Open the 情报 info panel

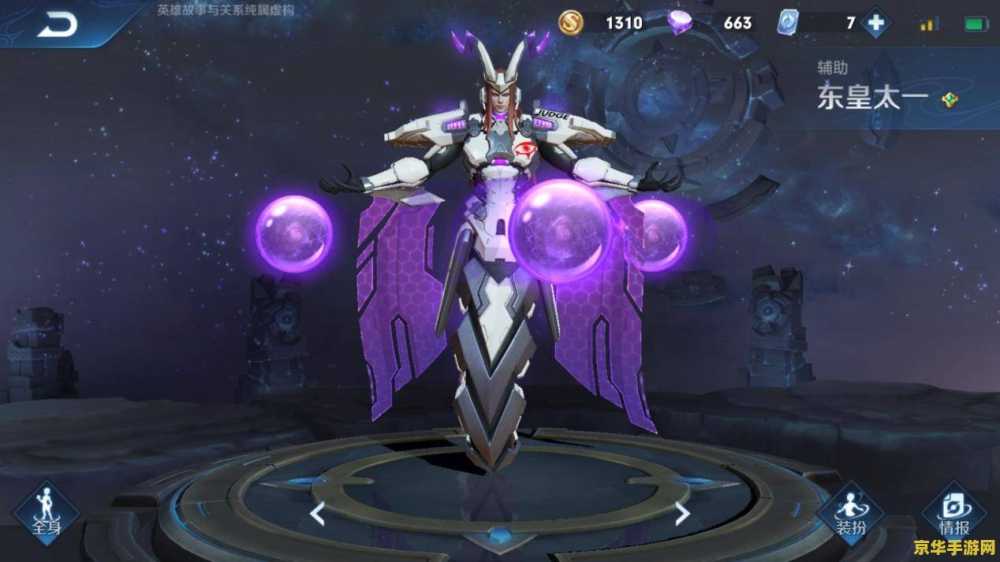[952, 512]
